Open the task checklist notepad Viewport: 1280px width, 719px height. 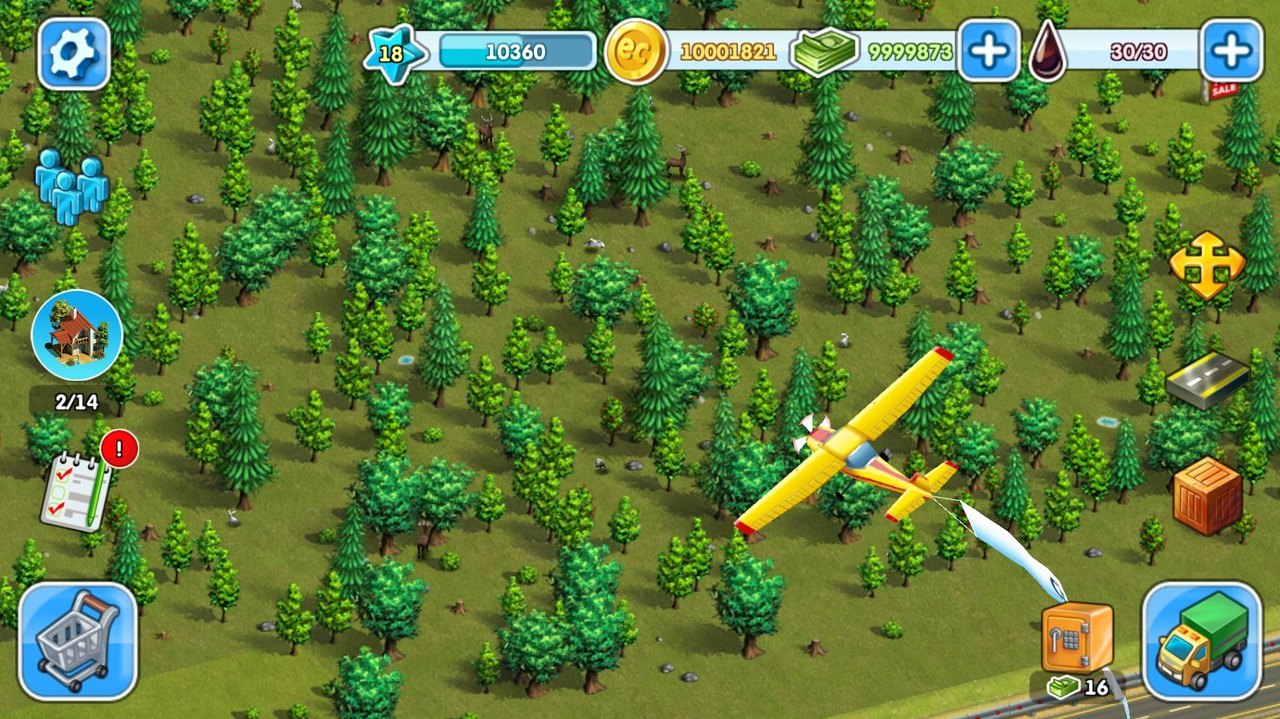[x=76, y=489]
